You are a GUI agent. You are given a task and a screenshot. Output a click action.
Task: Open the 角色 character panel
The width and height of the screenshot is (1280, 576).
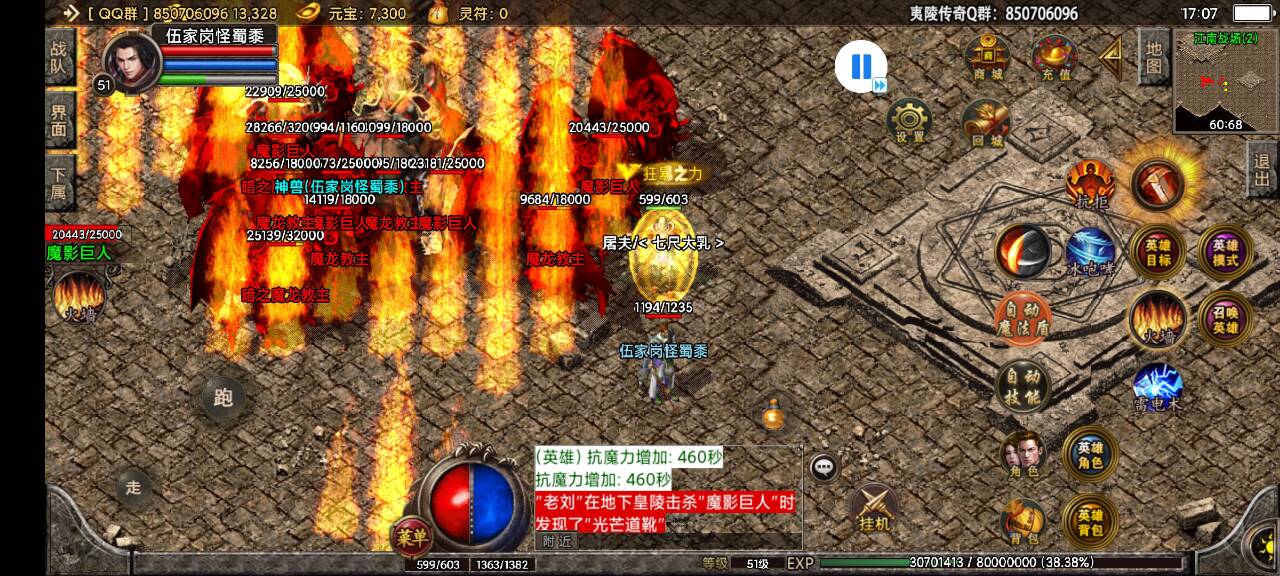tap(1022, 455)
